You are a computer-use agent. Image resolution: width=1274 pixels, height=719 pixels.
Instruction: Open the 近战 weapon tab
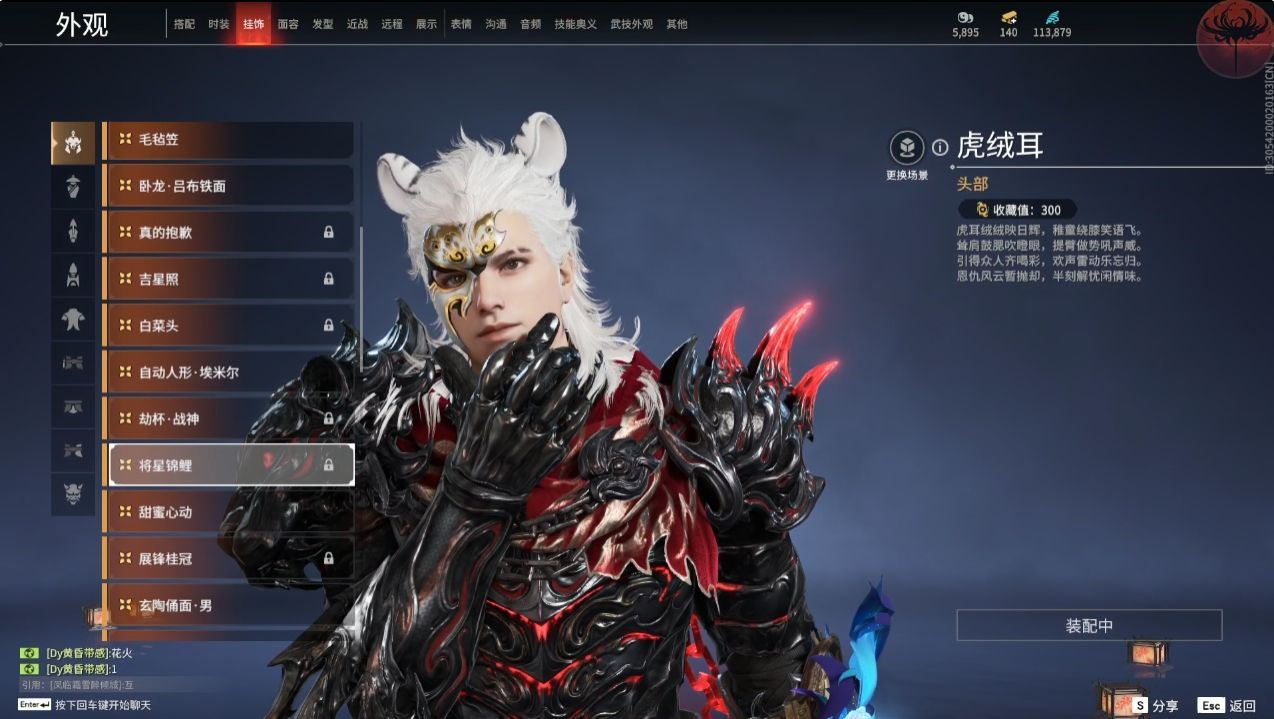click(x=357, y=24)
